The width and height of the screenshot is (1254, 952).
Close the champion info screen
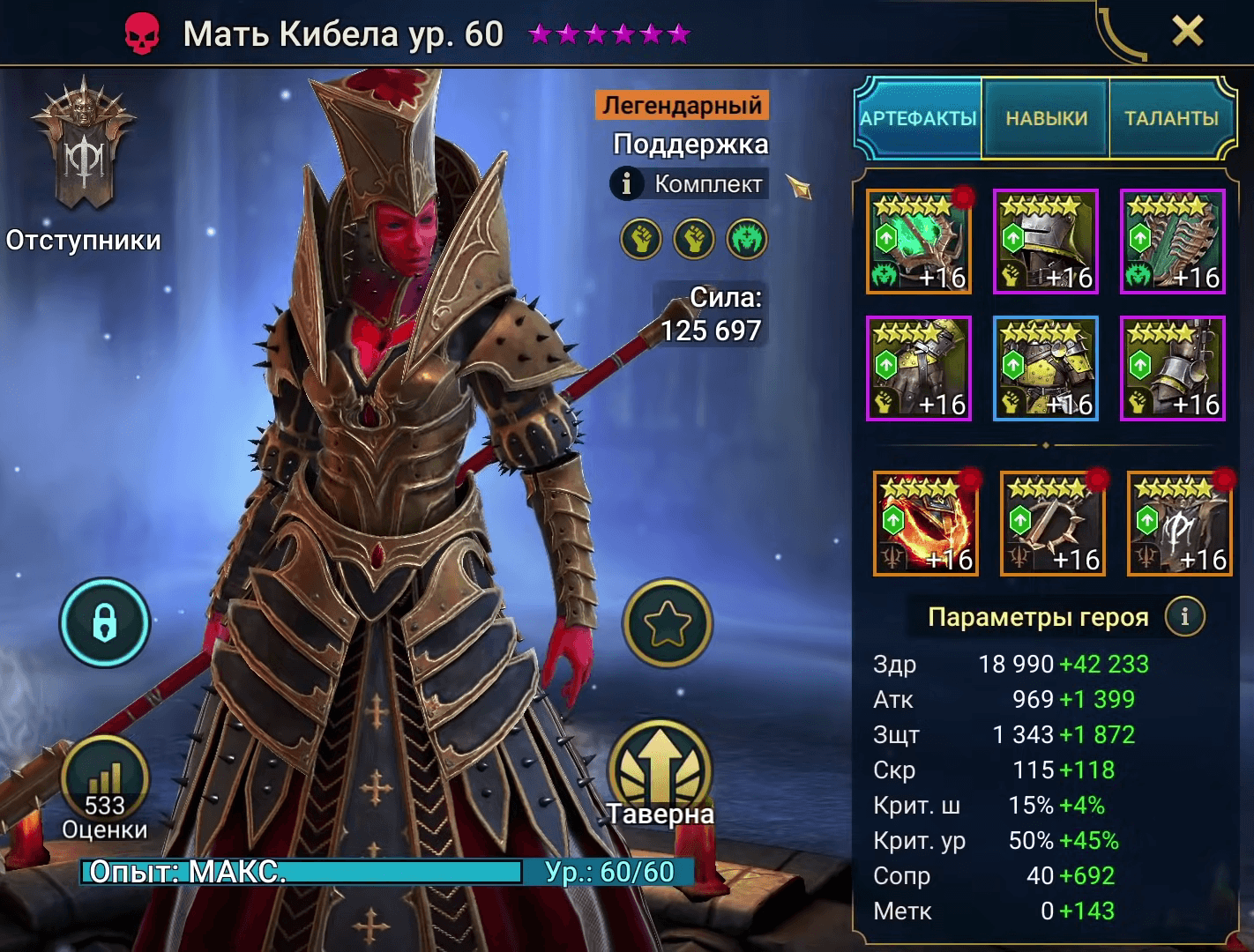point(1187,33)
